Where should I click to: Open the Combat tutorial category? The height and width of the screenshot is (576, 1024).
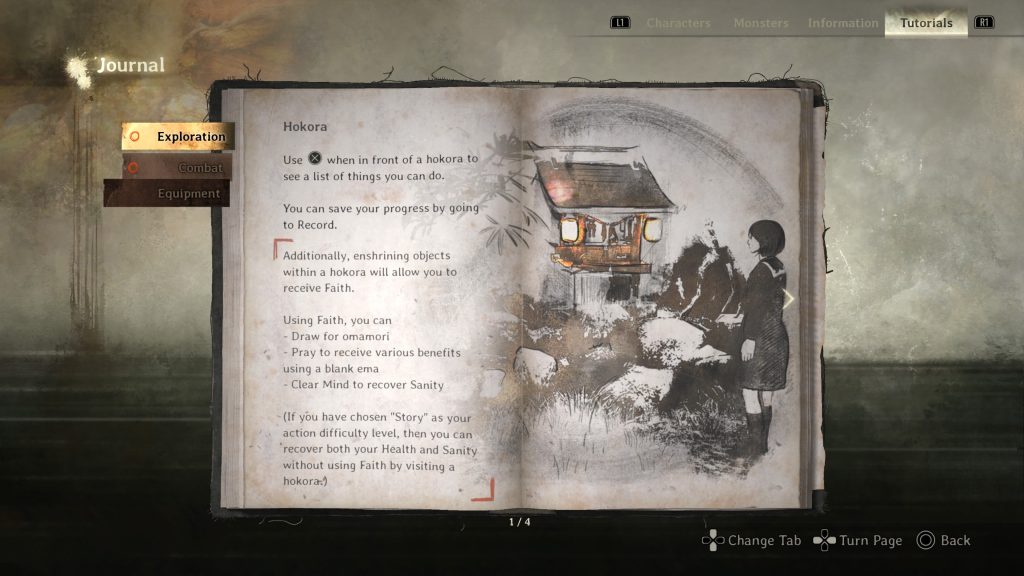pyautogui.click(x=178, y=168)
